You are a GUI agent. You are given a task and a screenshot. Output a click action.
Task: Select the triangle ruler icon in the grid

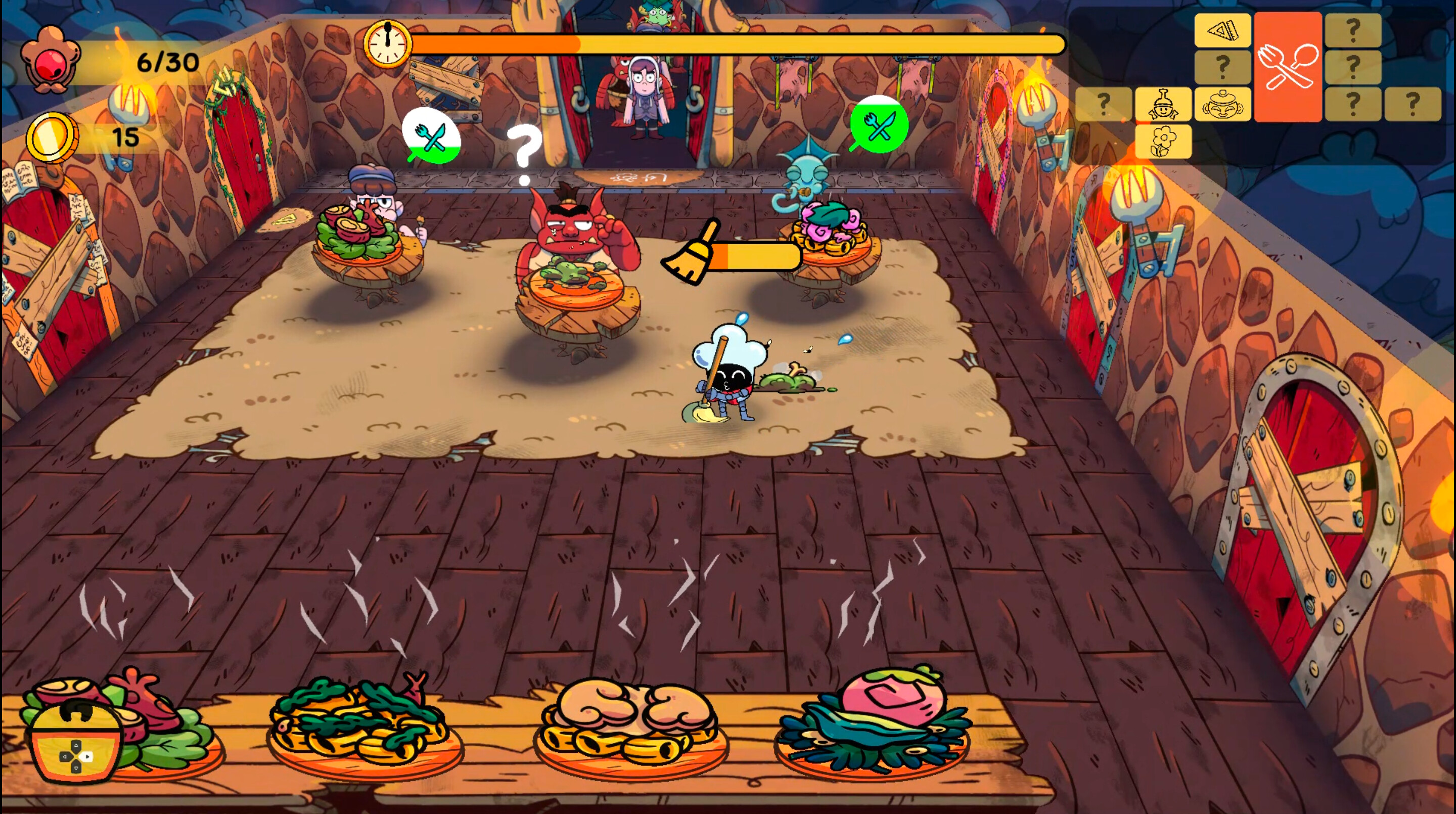[1223, 29]
